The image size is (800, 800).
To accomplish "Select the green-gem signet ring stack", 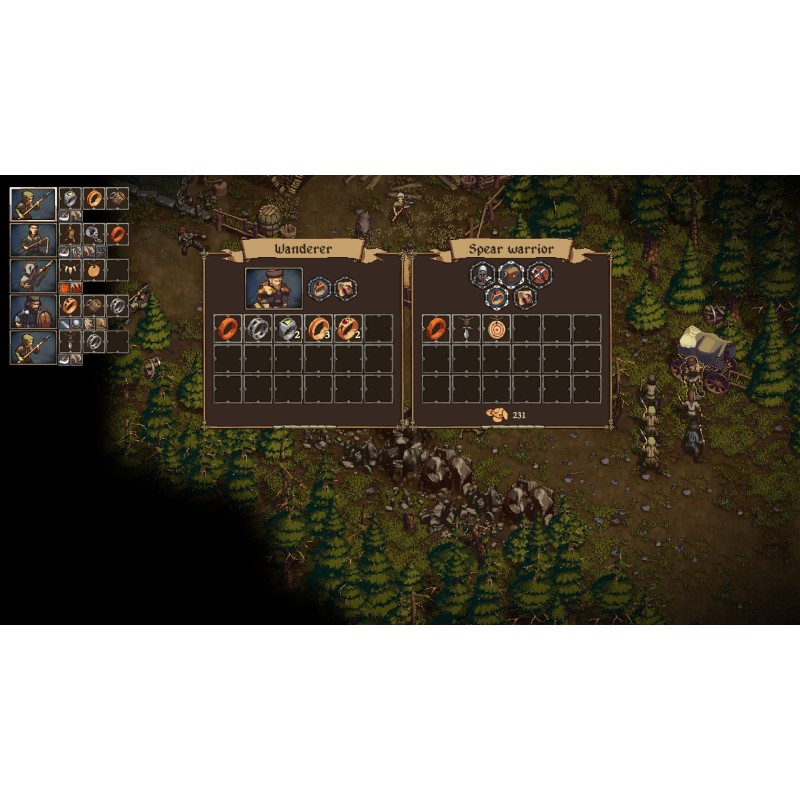I will 289,328.
